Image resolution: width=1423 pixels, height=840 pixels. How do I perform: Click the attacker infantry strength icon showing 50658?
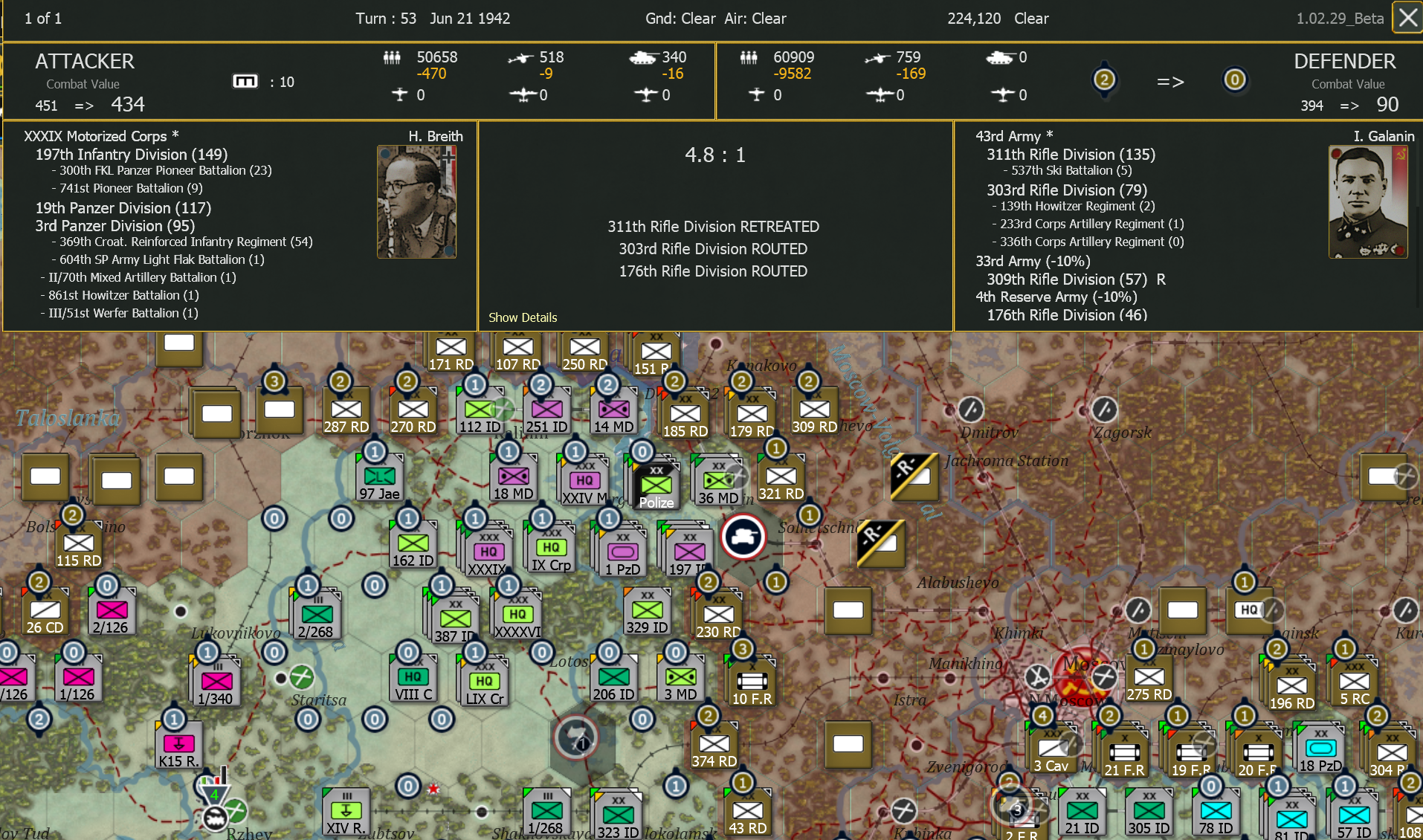pos(391,57)
